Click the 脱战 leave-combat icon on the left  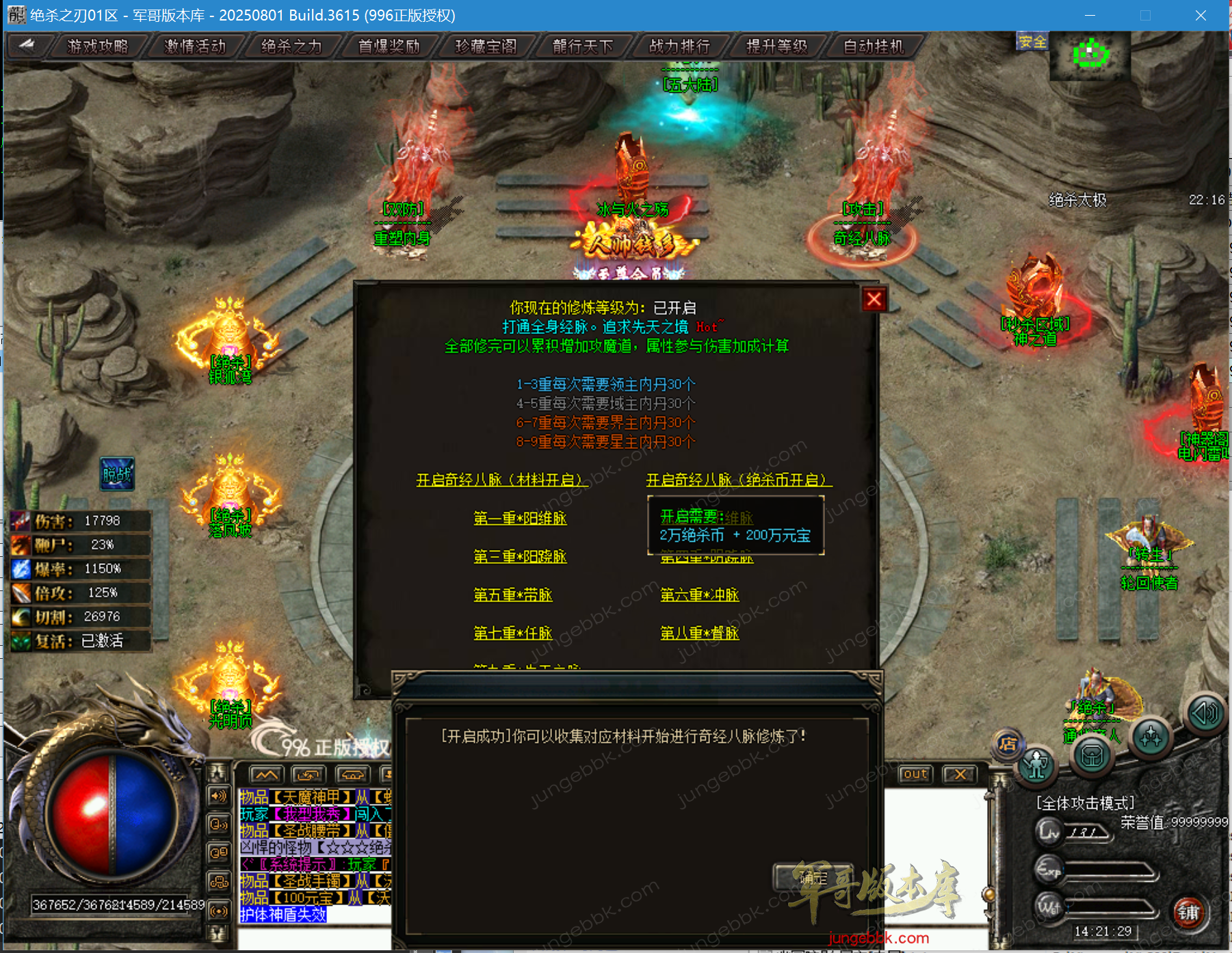pyautogui.click(x=118, y=474)
